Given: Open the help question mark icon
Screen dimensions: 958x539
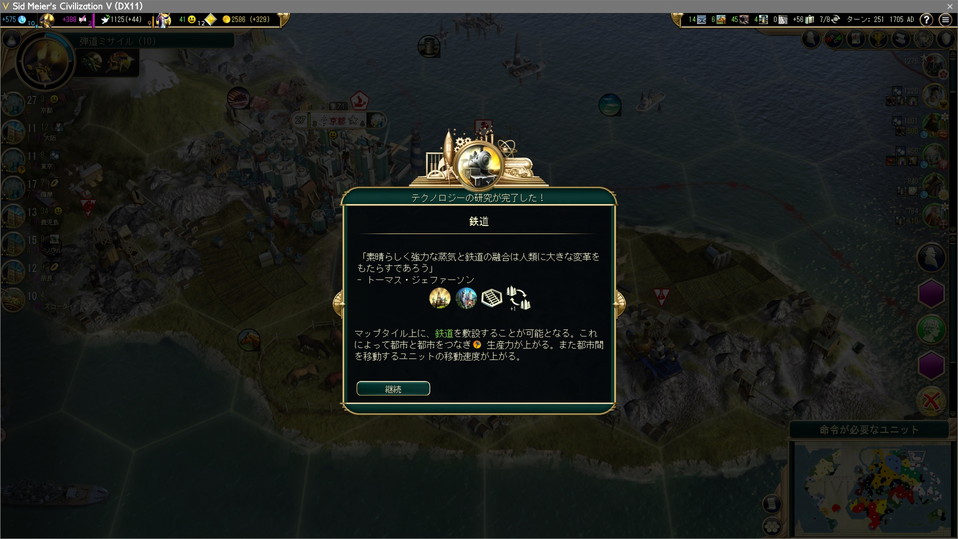Looking at the screenshot, I should (926, 19).
